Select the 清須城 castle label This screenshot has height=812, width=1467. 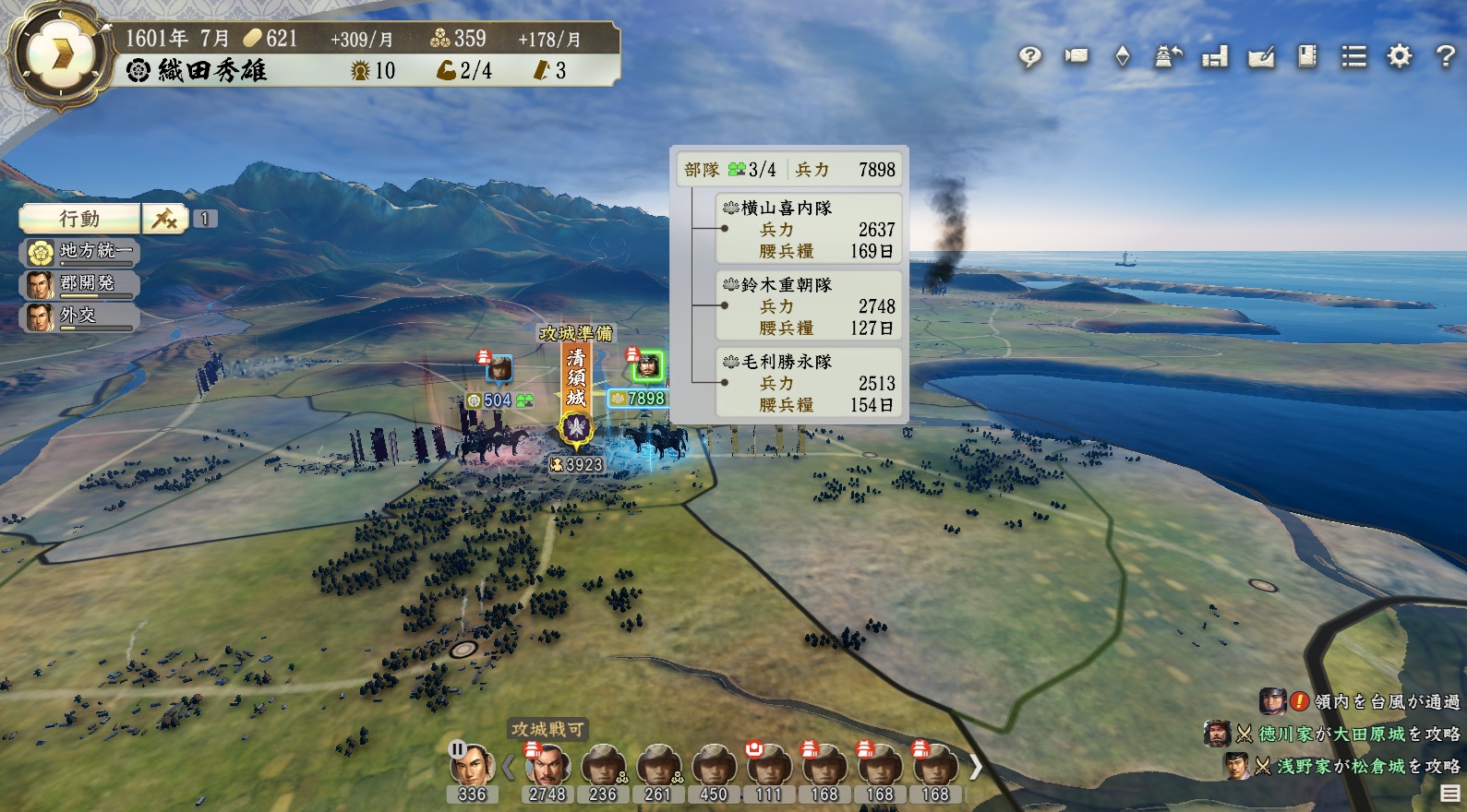coord(576,378)
